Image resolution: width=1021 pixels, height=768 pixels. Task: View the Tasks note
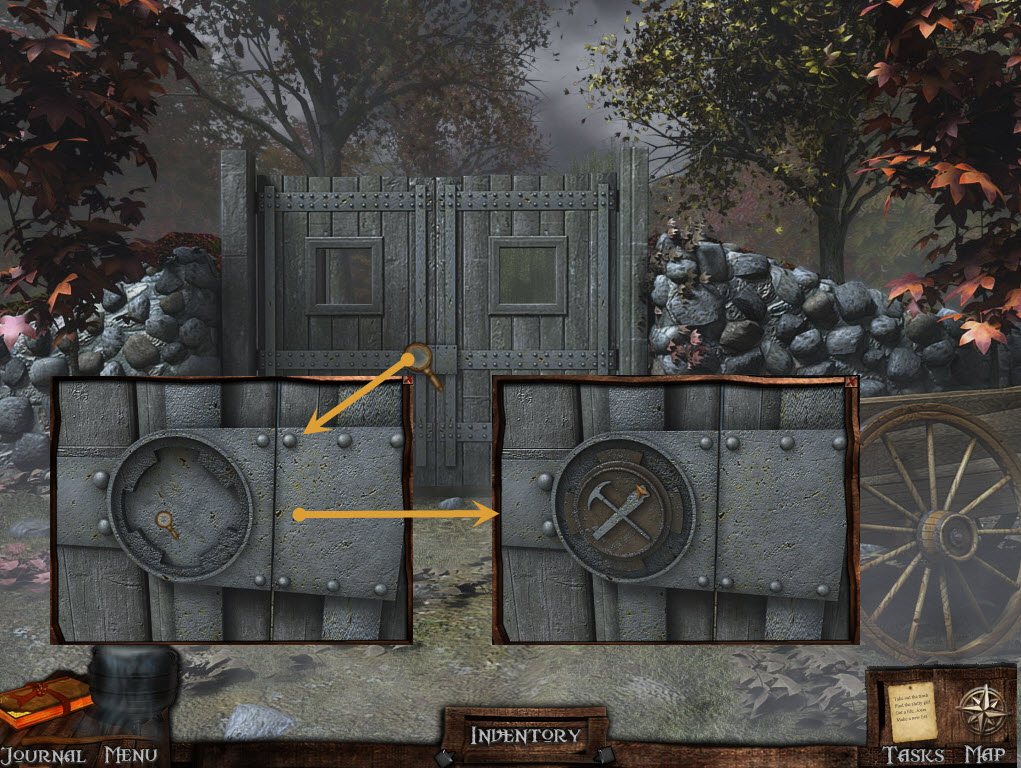pyautogui.click(x=910, y=708)
